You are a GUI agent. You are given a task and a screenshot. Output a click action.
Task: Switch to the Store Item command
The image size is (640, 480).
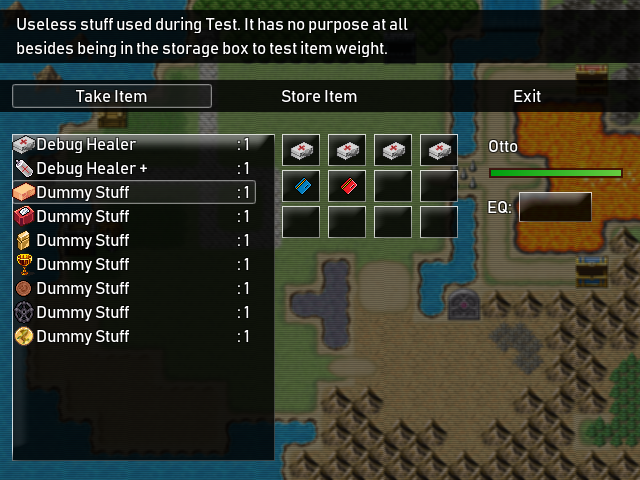pyautogui.click(x=319, y=96)
